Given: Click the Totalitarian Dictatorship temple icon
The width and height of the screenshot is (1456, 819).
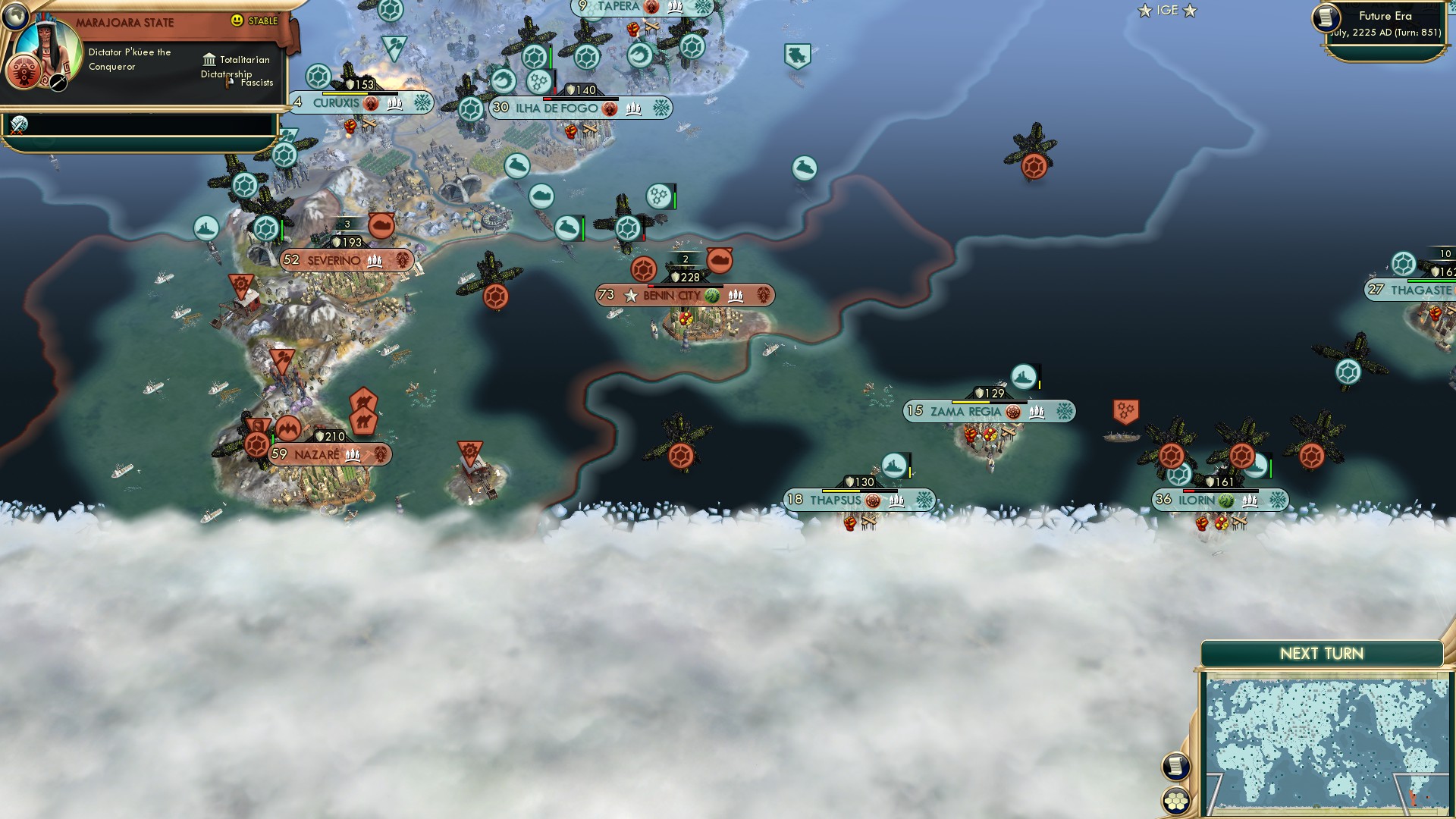Looking at the screenshot, I should (x=209, y=60).
